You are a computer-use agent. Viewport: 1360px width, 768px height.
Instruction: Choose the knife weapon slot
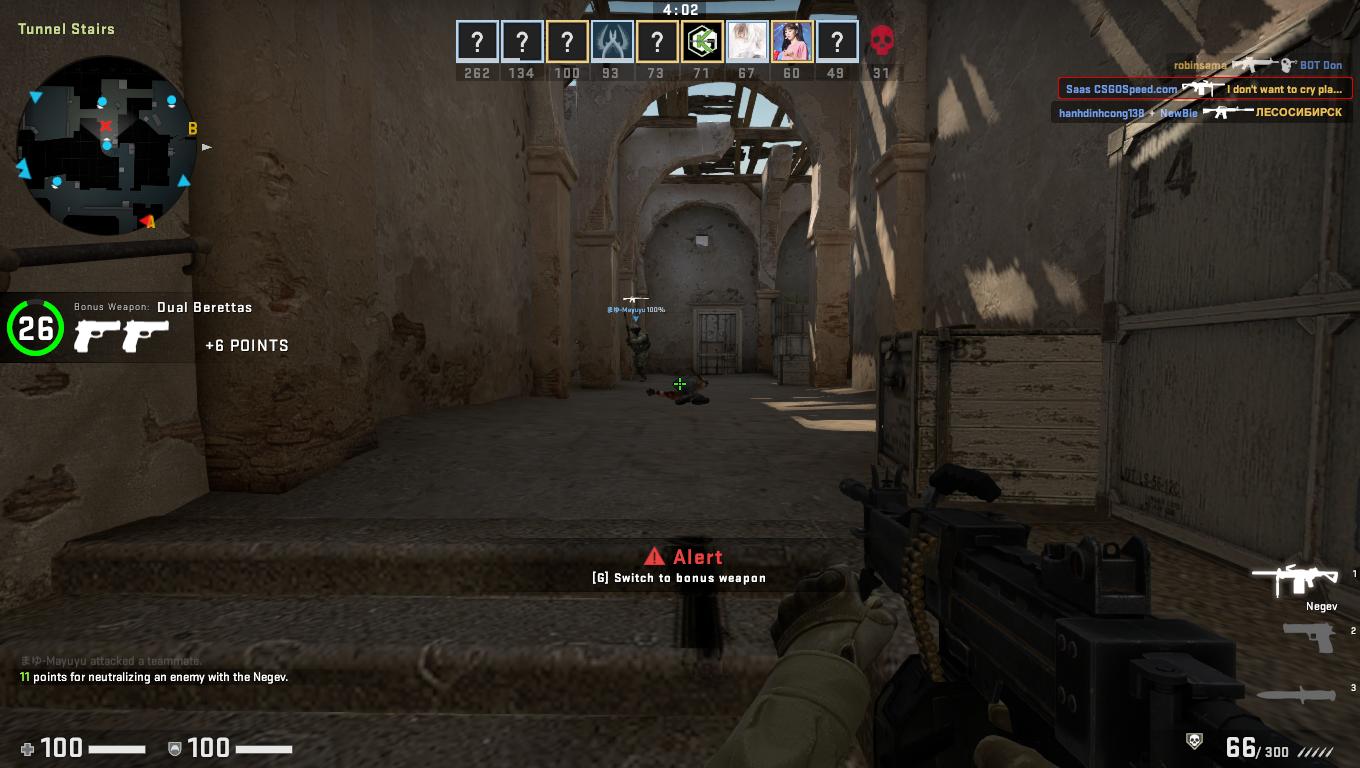pos(1296,693)
